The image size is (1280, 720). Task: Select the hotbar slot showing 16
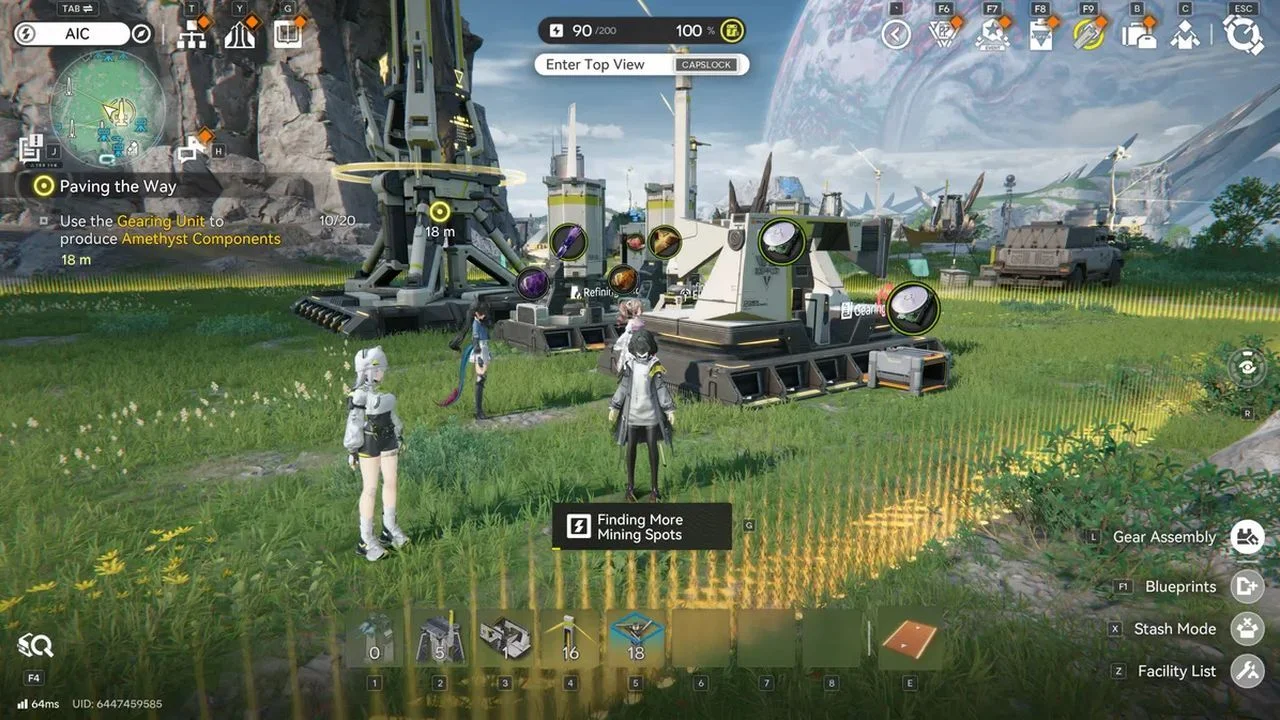570,639
